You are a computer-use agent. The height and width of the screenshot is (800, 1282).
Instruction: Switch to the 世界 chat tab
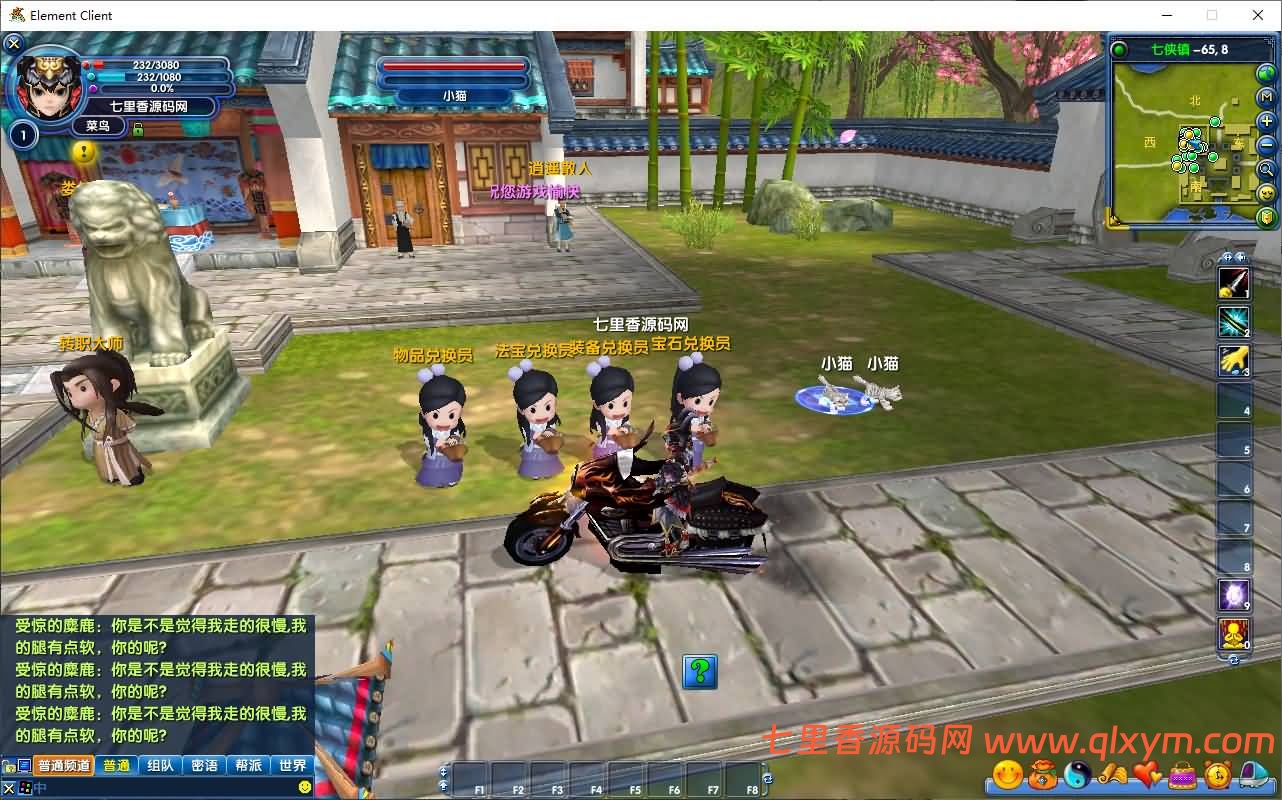tap(293, 764)
